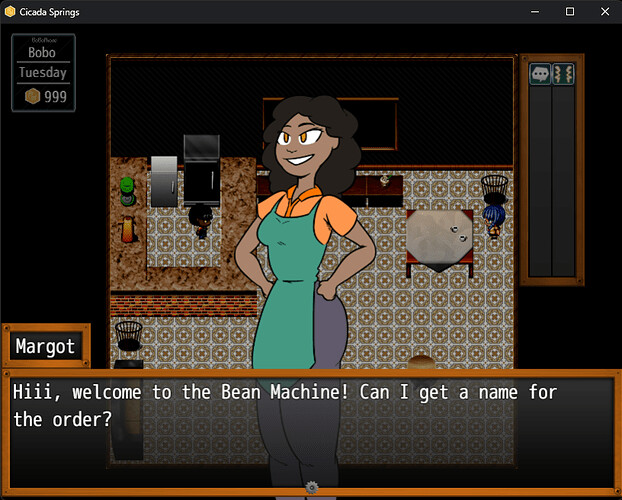
Task: Click the gear icon below the dialogue box
Action: (311, 487)
